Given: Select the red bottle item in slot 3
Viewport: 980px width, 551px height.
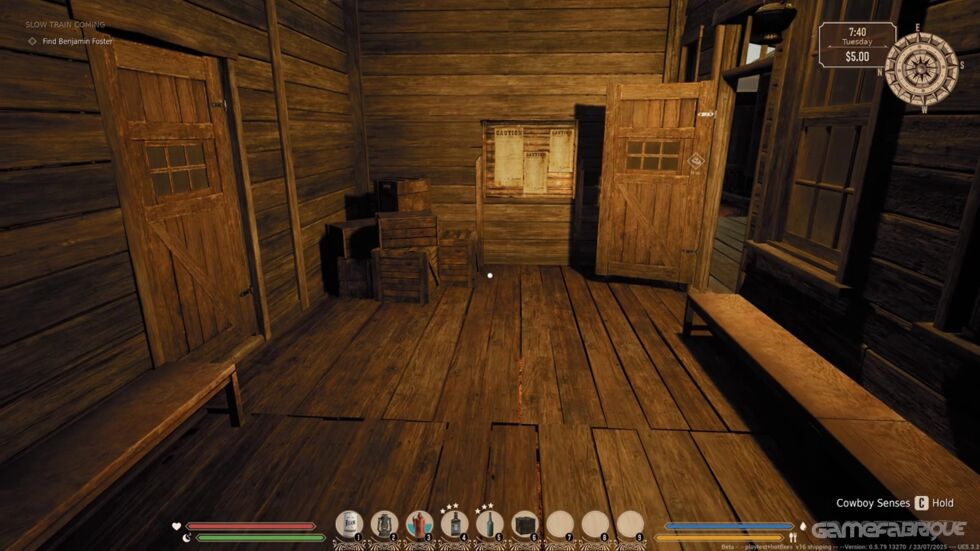Looking at the screenshot, I should tap(420, 524).
